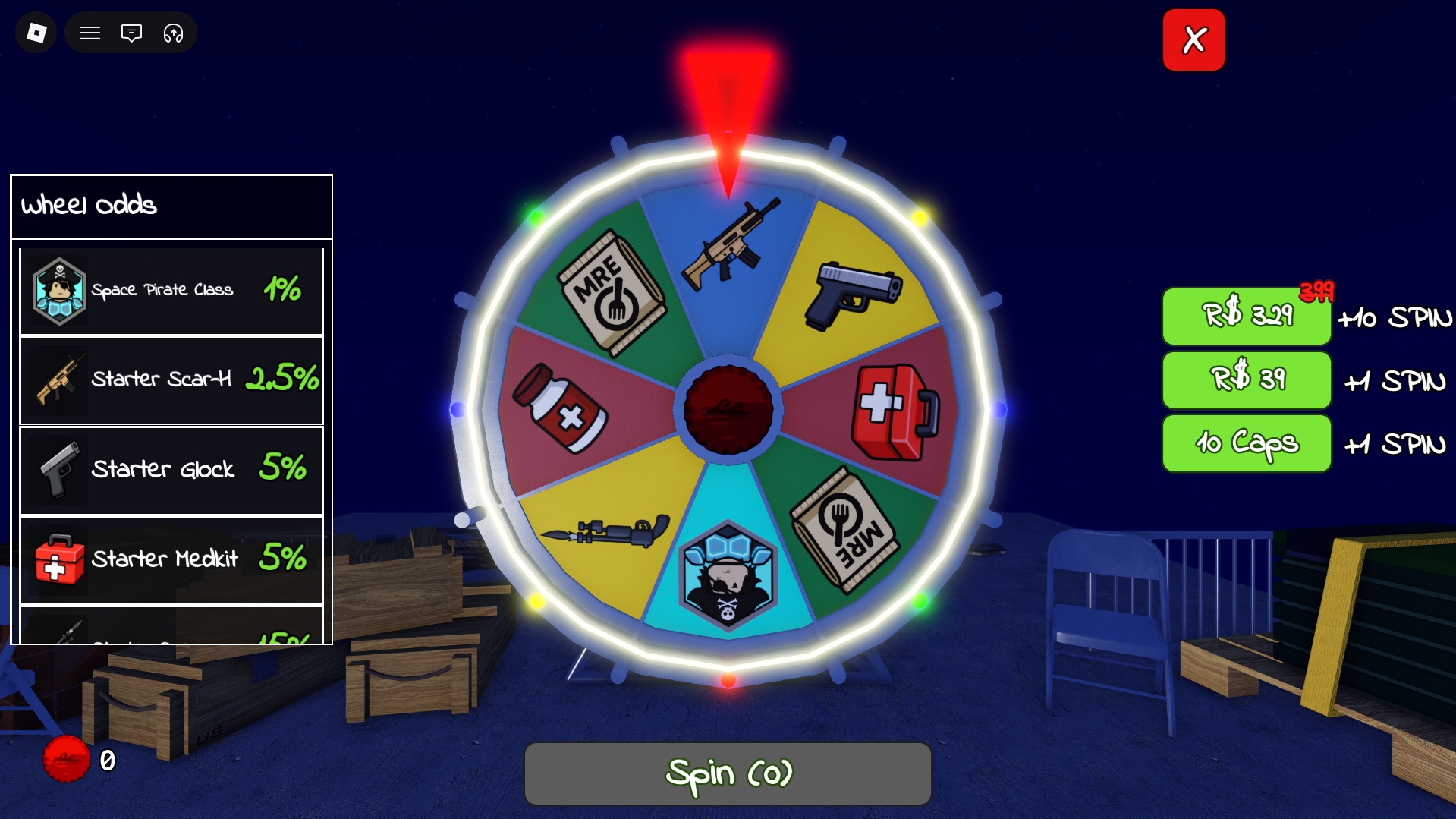Open the Roblox hamburger menu
This screenshot has width=1456, height=819.
point(90,33)
